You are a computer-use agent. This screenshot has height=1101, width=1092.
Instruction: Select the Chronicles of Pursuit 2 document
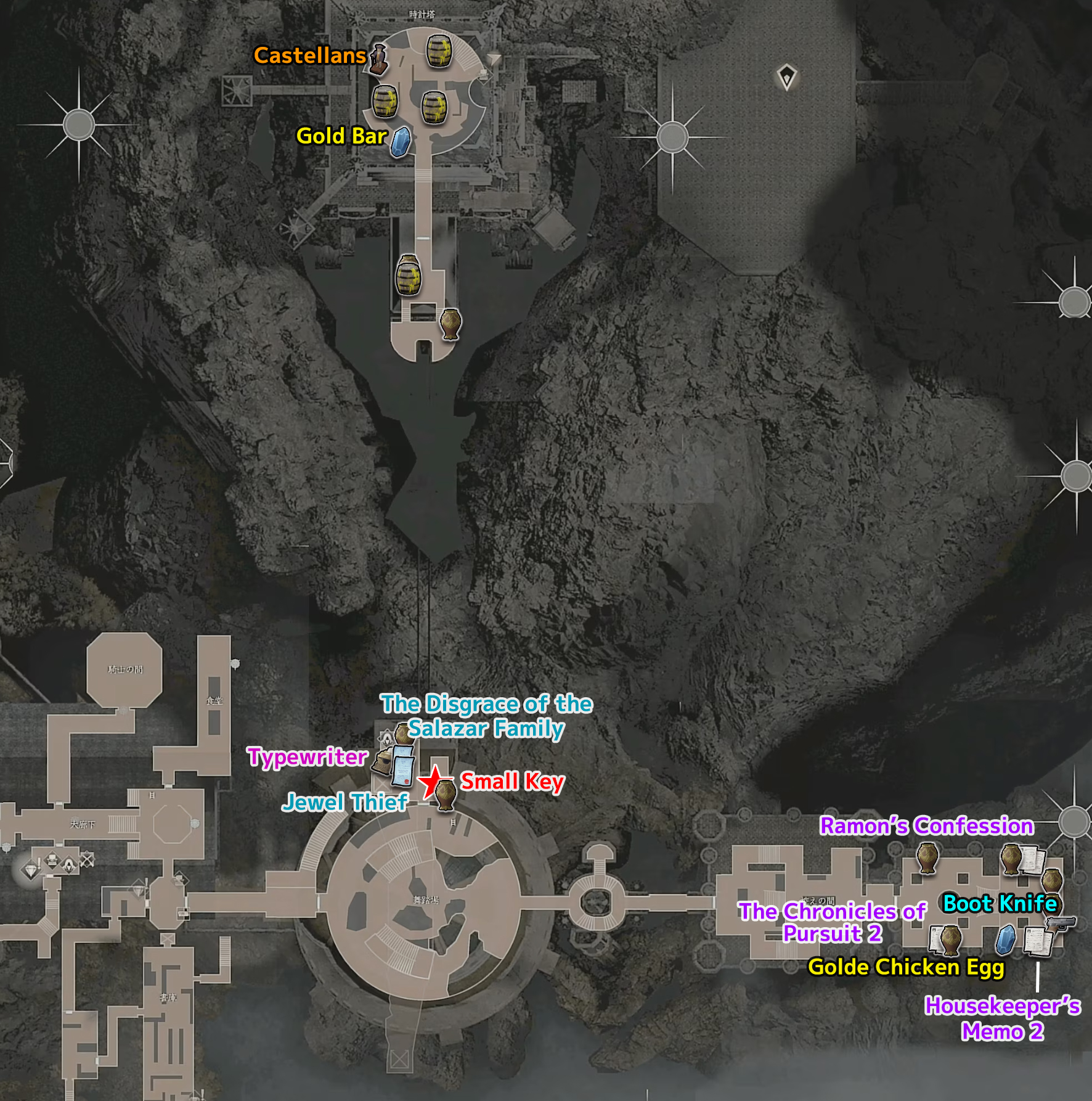[x=935, y=938]
